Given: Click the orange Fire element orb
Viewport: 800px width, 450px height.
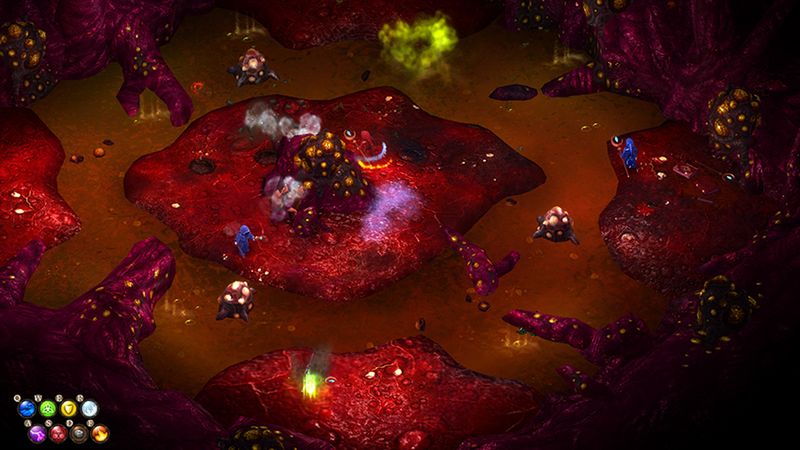Looking at the screenshot, I should (x=100, y=433).
